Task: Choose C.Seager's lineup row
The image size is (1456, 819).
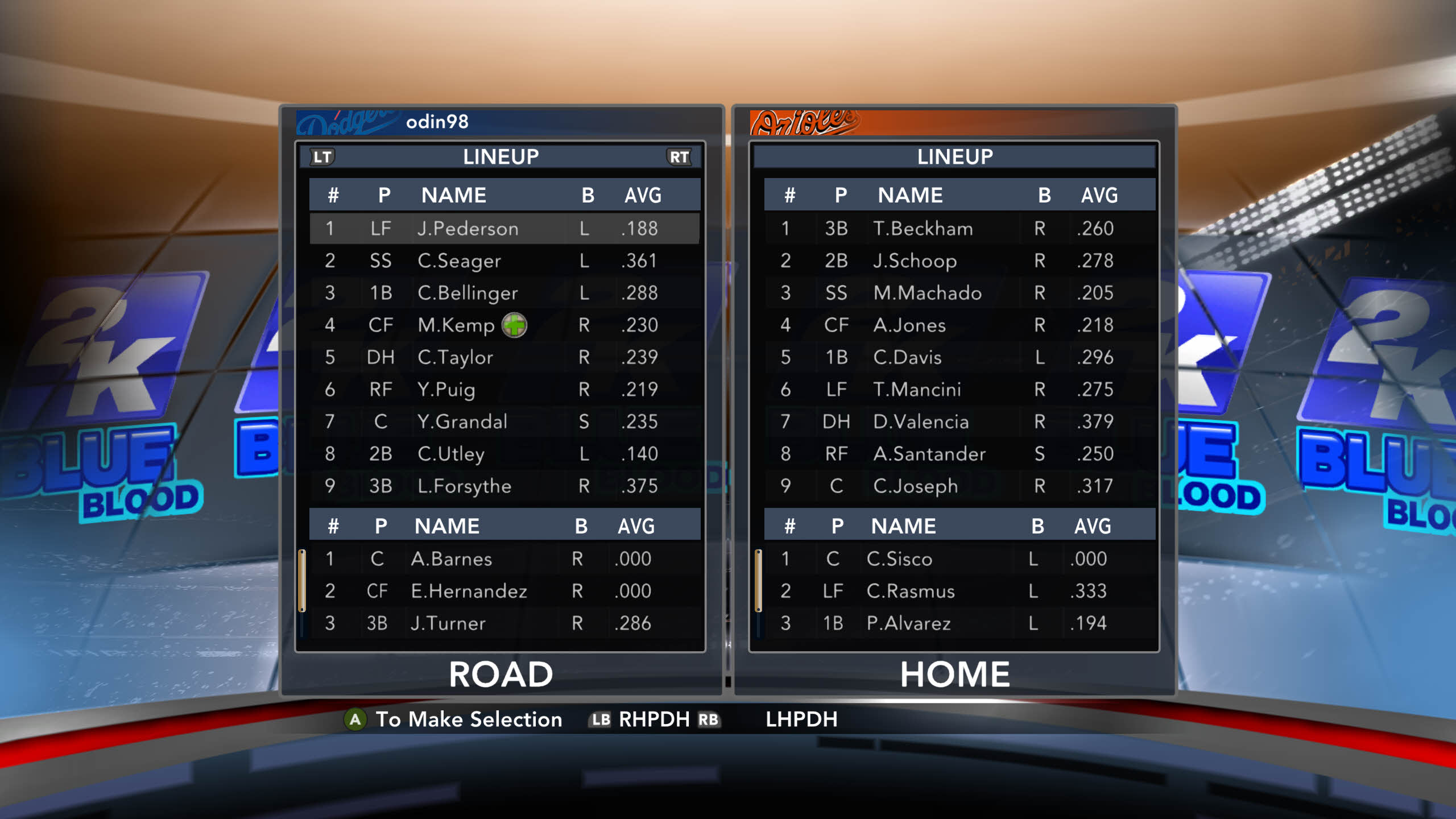Action: (x=504, y=261)
